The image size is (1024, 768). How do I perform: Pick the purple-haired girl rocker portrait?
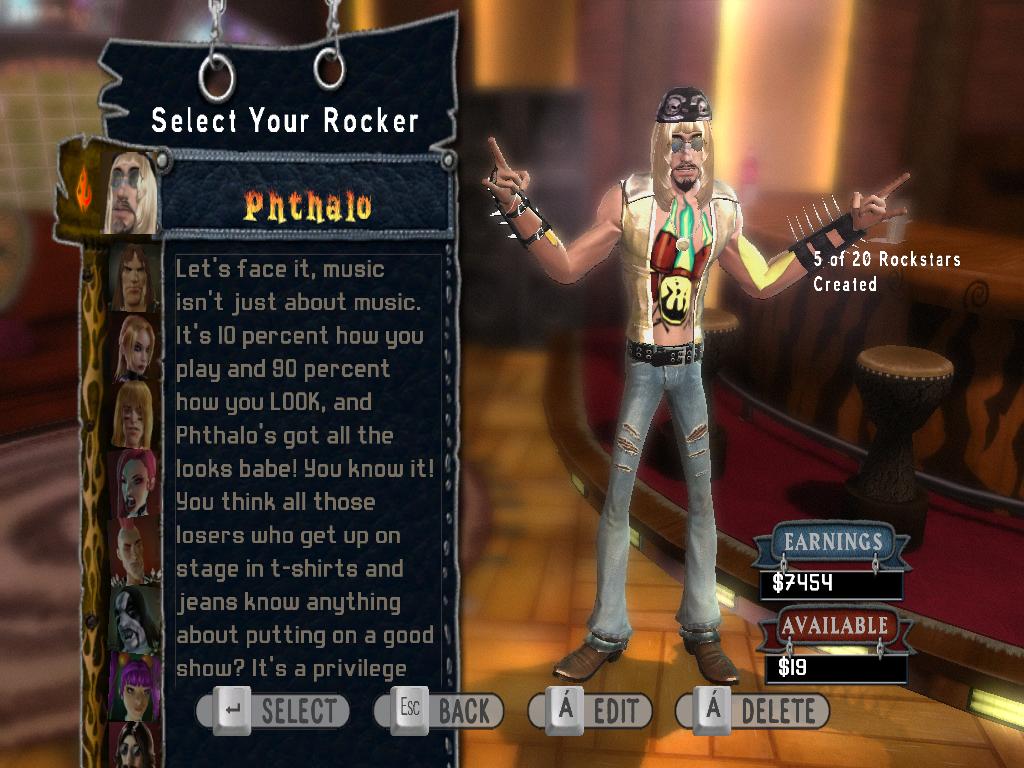135,685
